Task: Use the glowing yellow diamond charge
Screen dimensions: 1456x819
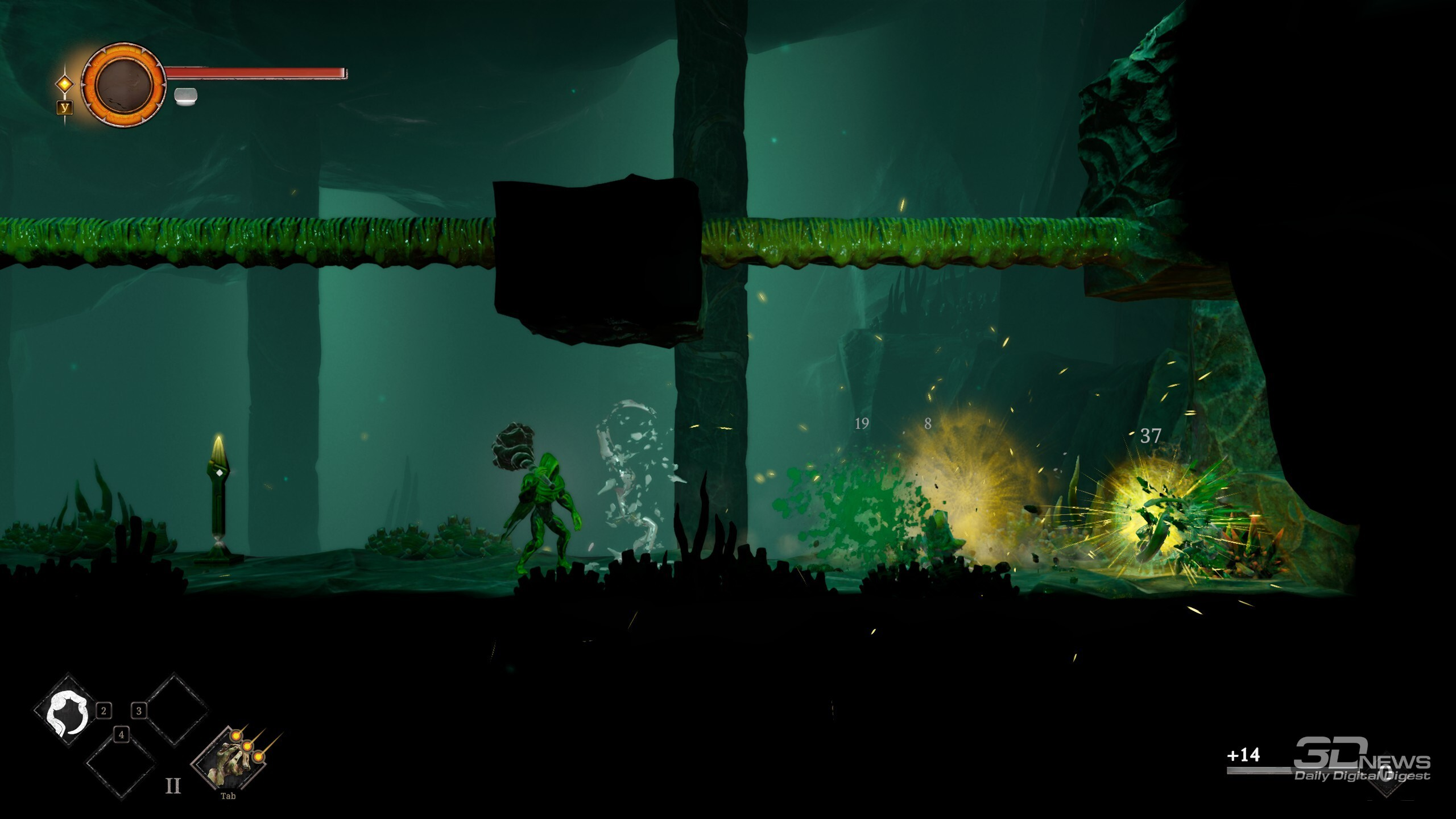Action: pyautogui.click(x=65, y=84)
